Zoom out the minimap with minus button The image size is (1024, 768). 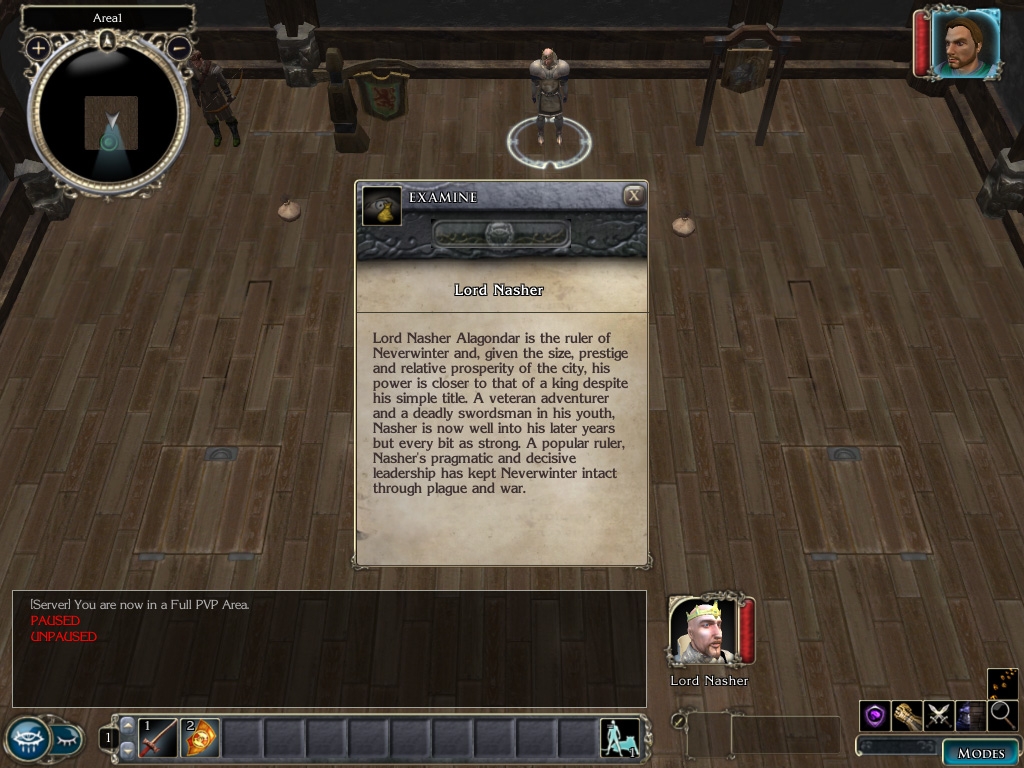pyautogui.click(x=179, y=47)
